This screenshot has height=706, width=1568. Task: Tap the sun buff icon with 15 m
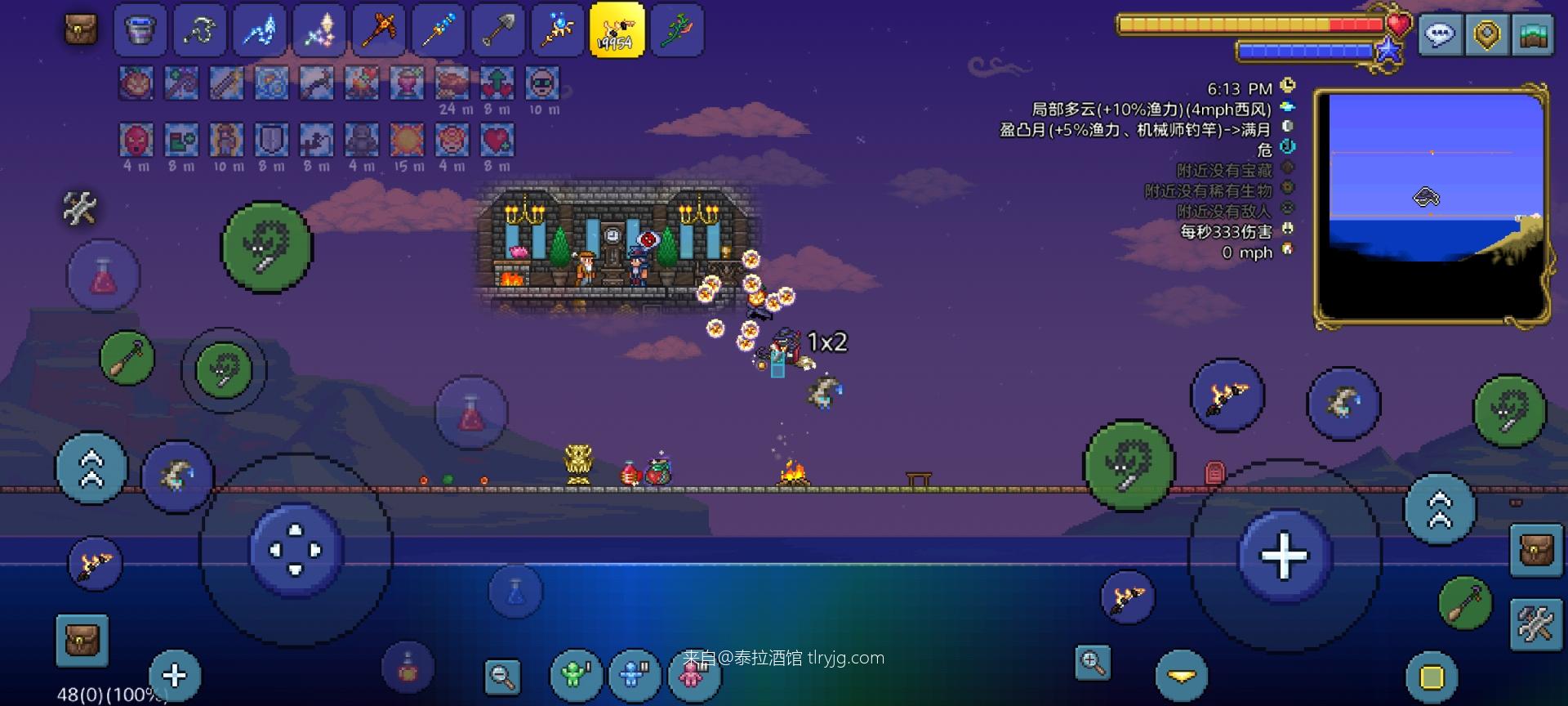pos(407,141)
